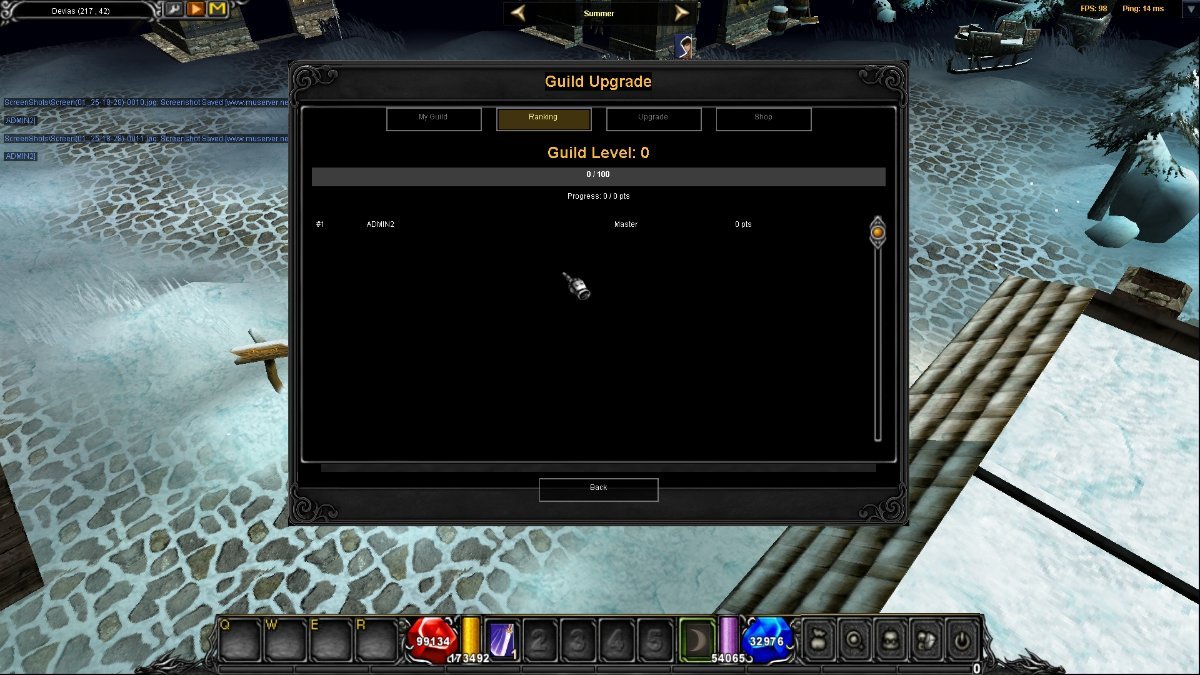
Task: Open the yellow M icon
Action: 218,10
